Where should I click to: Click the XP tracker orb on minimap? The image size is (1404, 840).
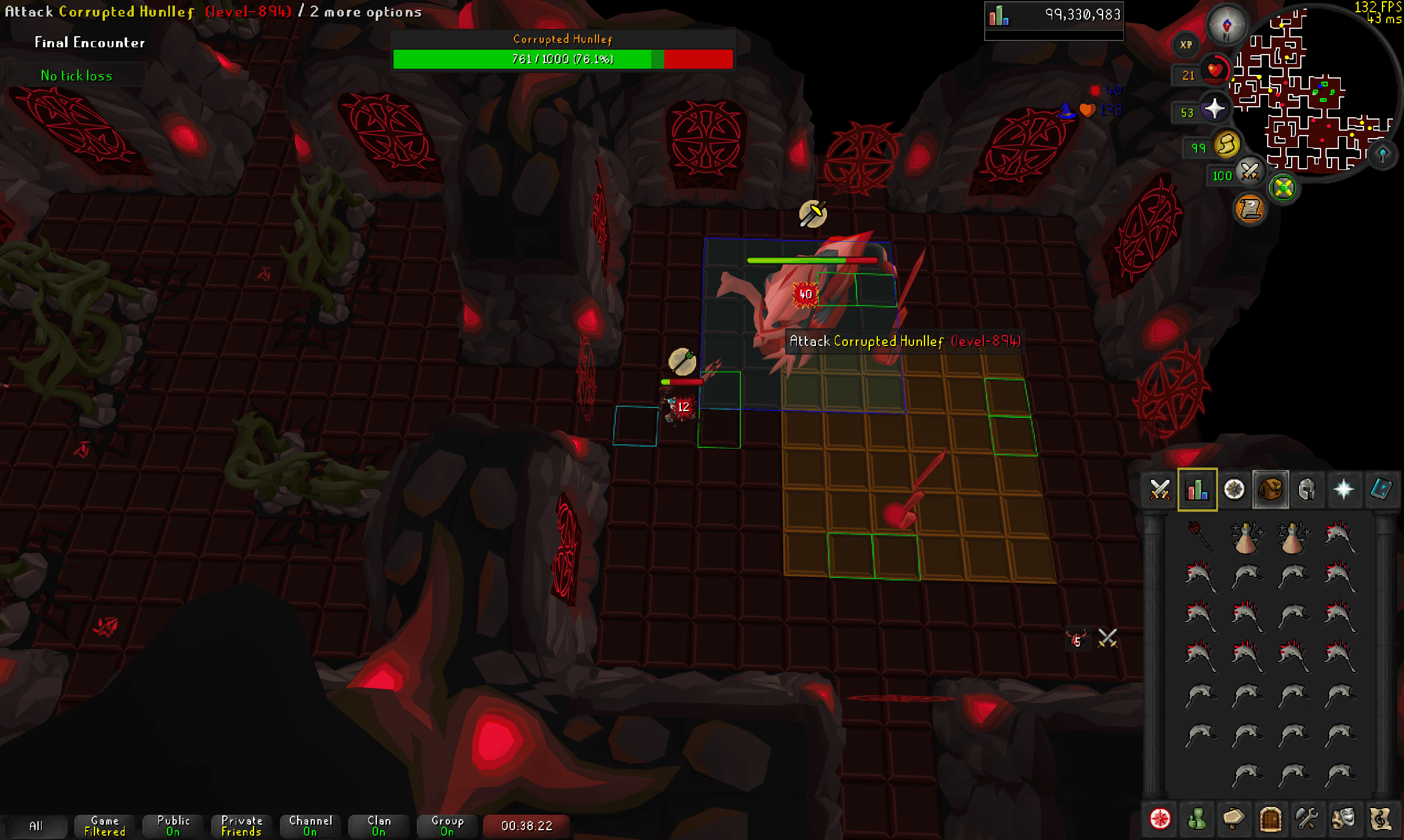pos(1186,45)
